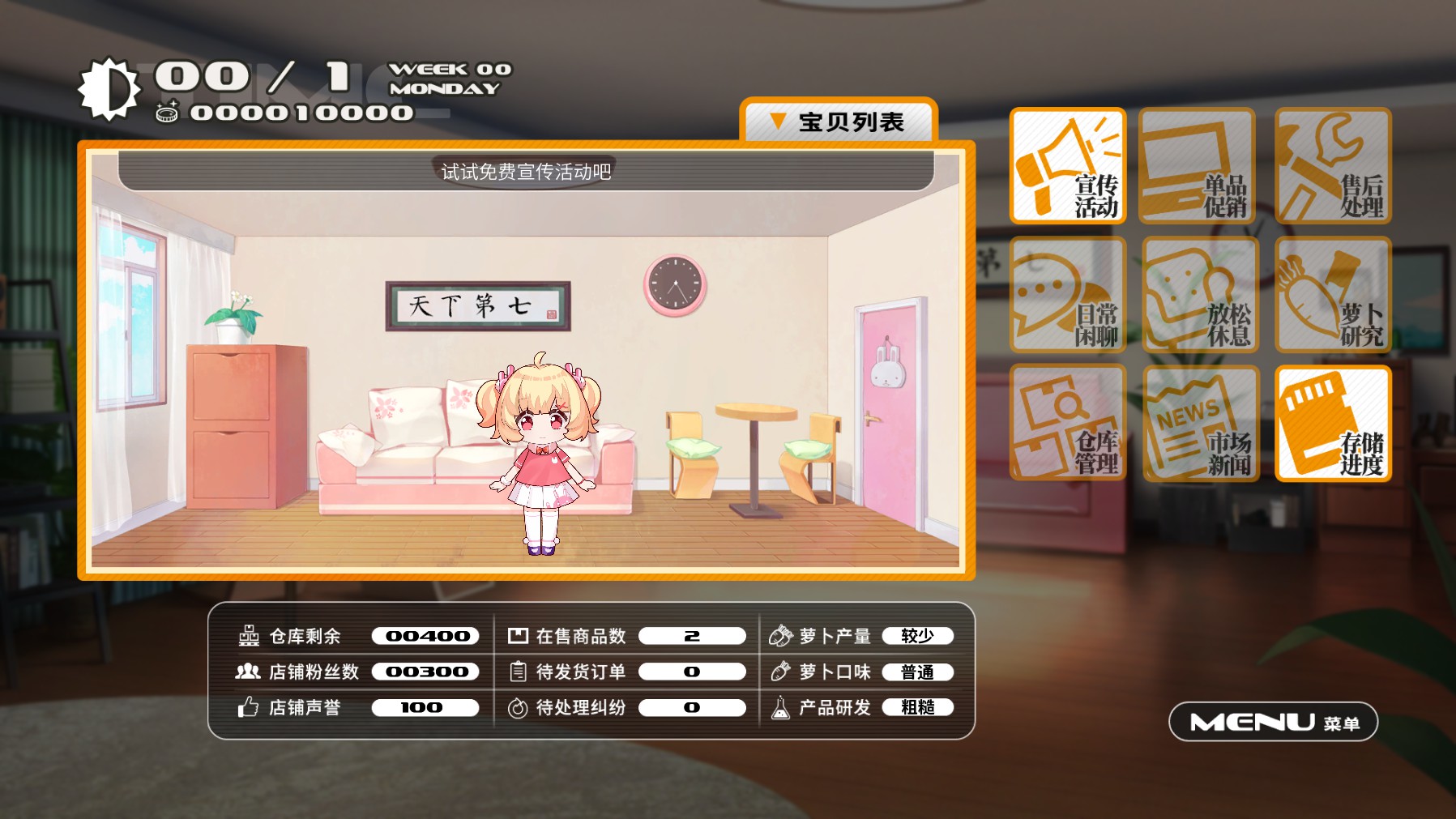Click the 店铺声誉 reputation value 100 bar
Image resolution: width=1456 pixels, height=819 pixels.
pos(424,707)
